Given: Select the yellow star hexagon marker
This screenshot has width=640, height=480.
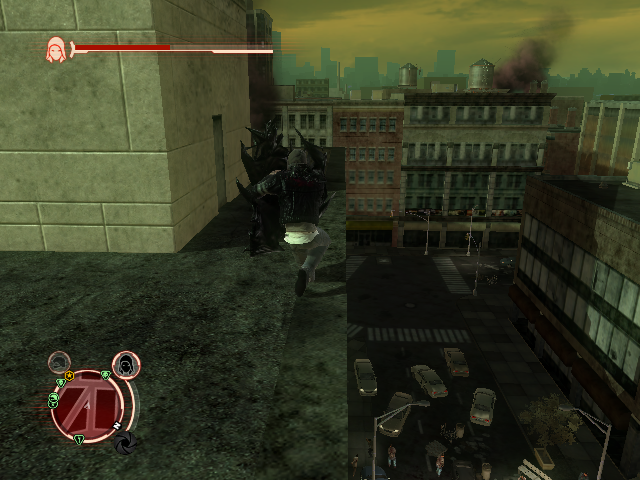Looking at the screenshot, I should [69, 376].
